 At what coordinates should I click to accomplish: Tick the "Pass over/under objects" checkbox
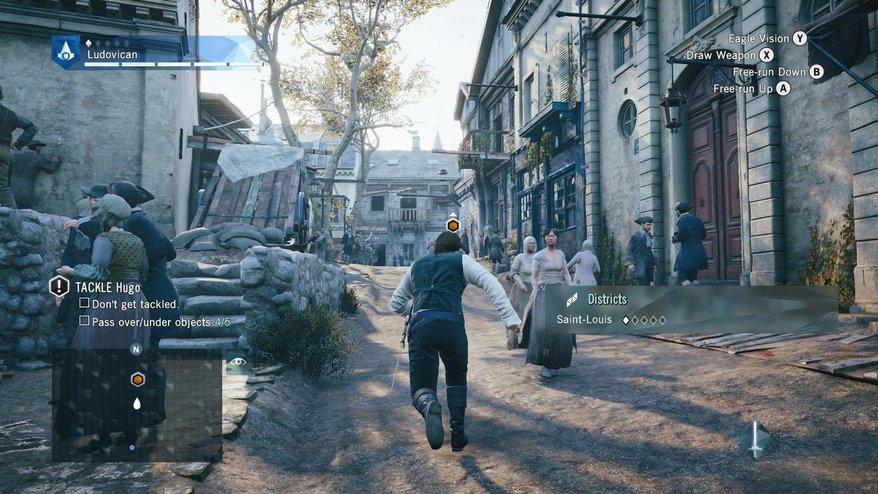pyautogui.click(x=84, y=321)
